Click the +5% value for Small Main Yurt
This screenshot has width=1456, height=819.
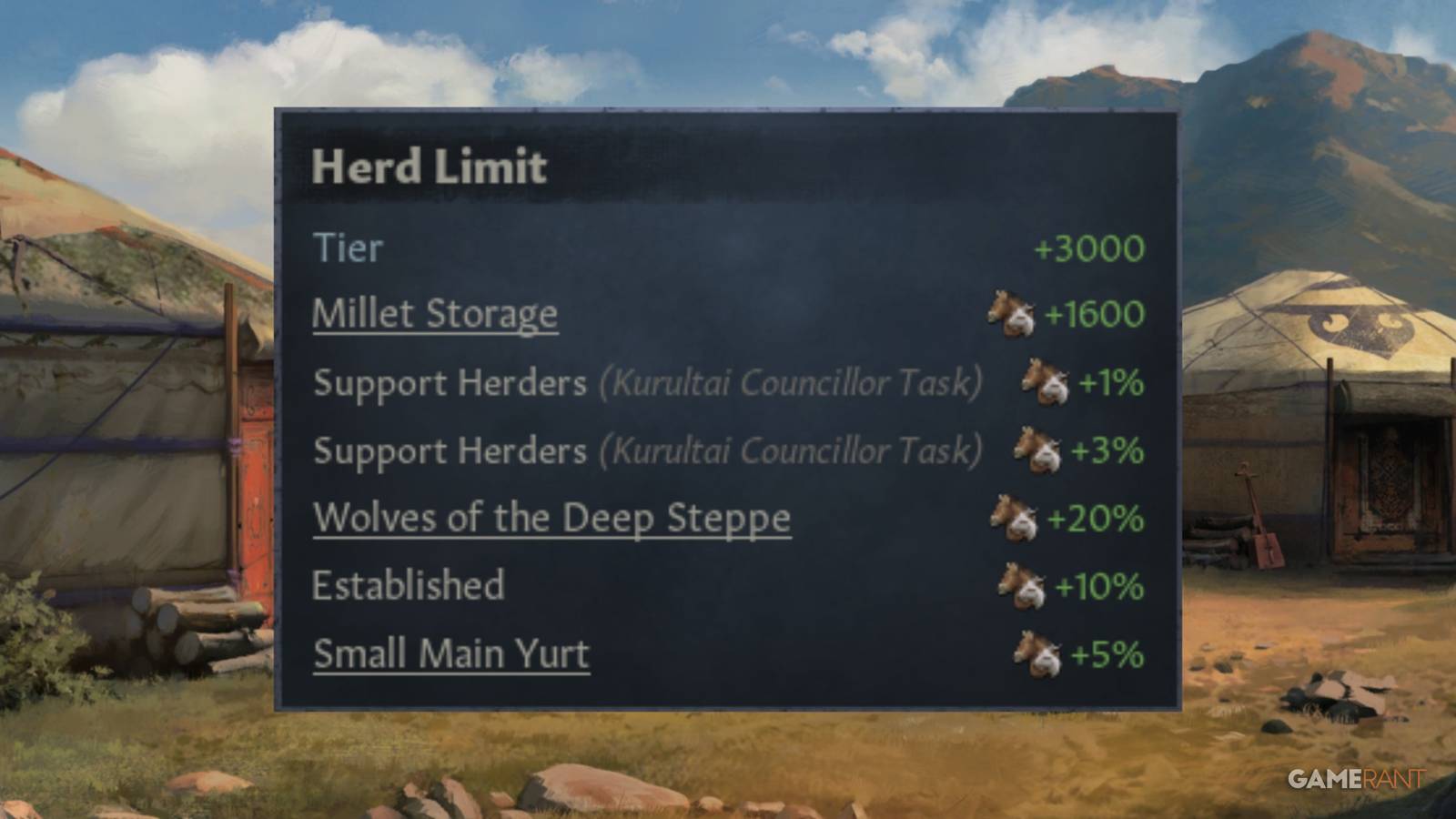1104,653
